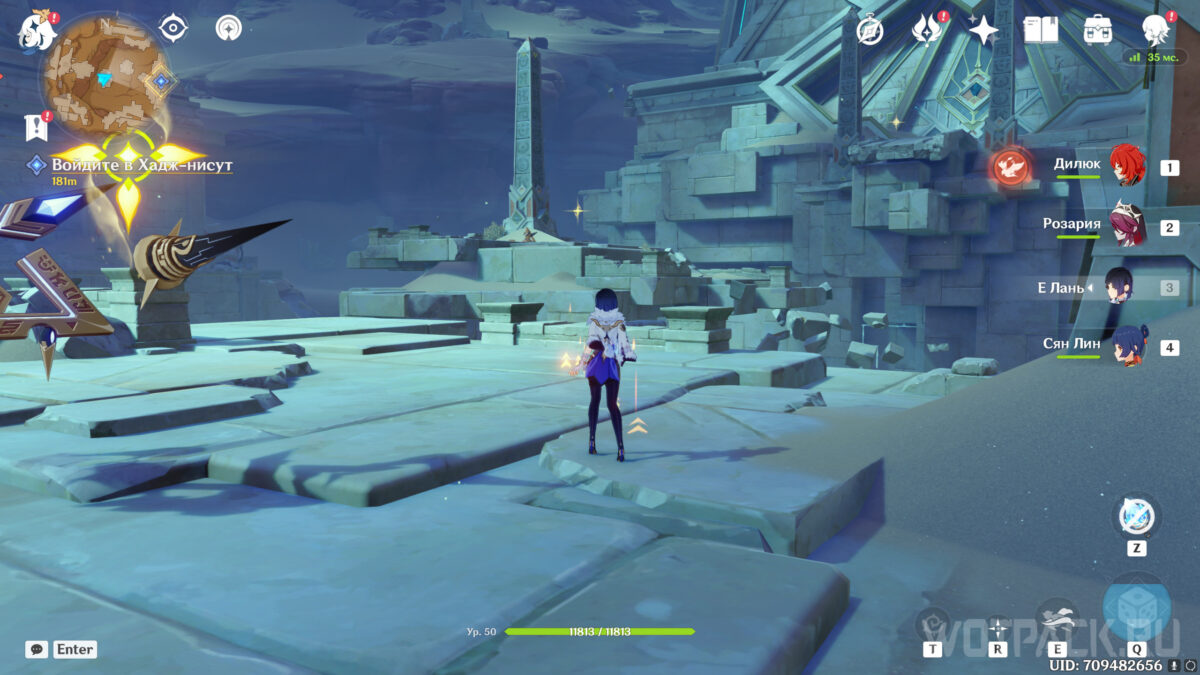Open the quest flag icon with exclamation mark

pyautogui.click(x=36, y=127)
